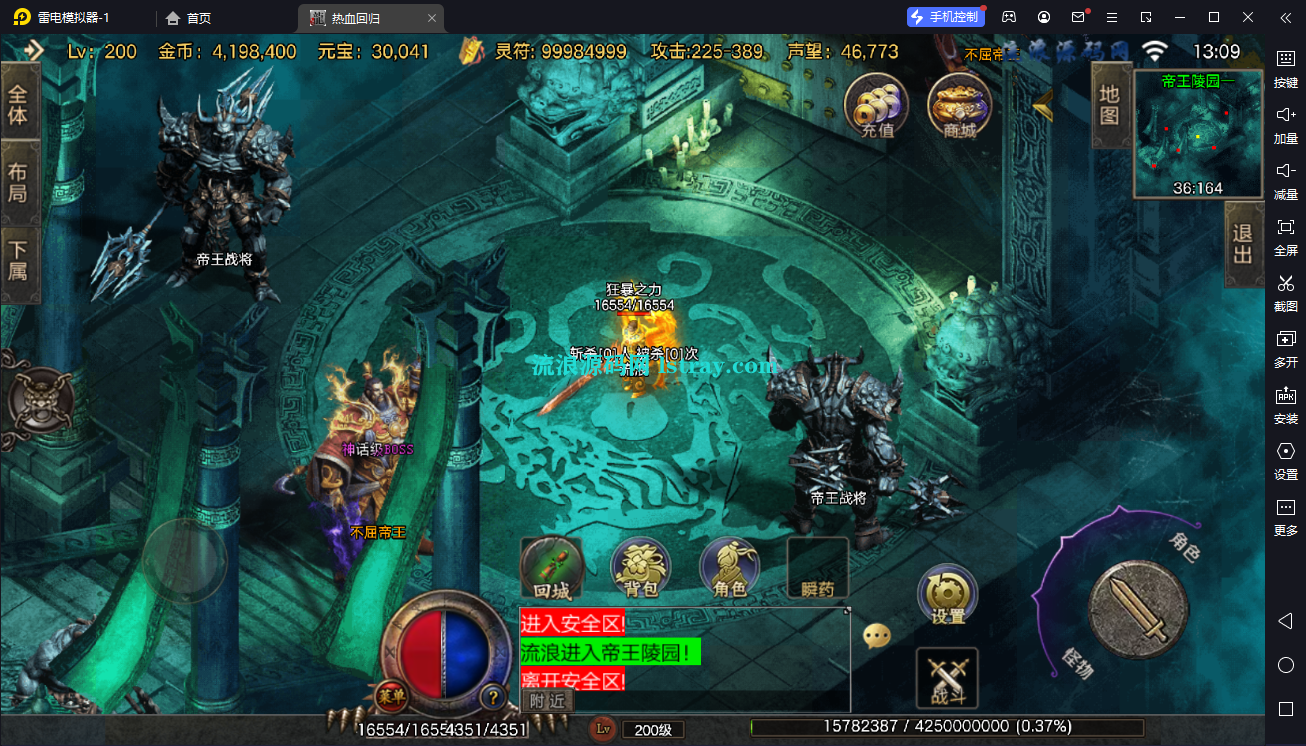Open the 菜单 menu button
The image size is (1306, 746).
[391, 696]
